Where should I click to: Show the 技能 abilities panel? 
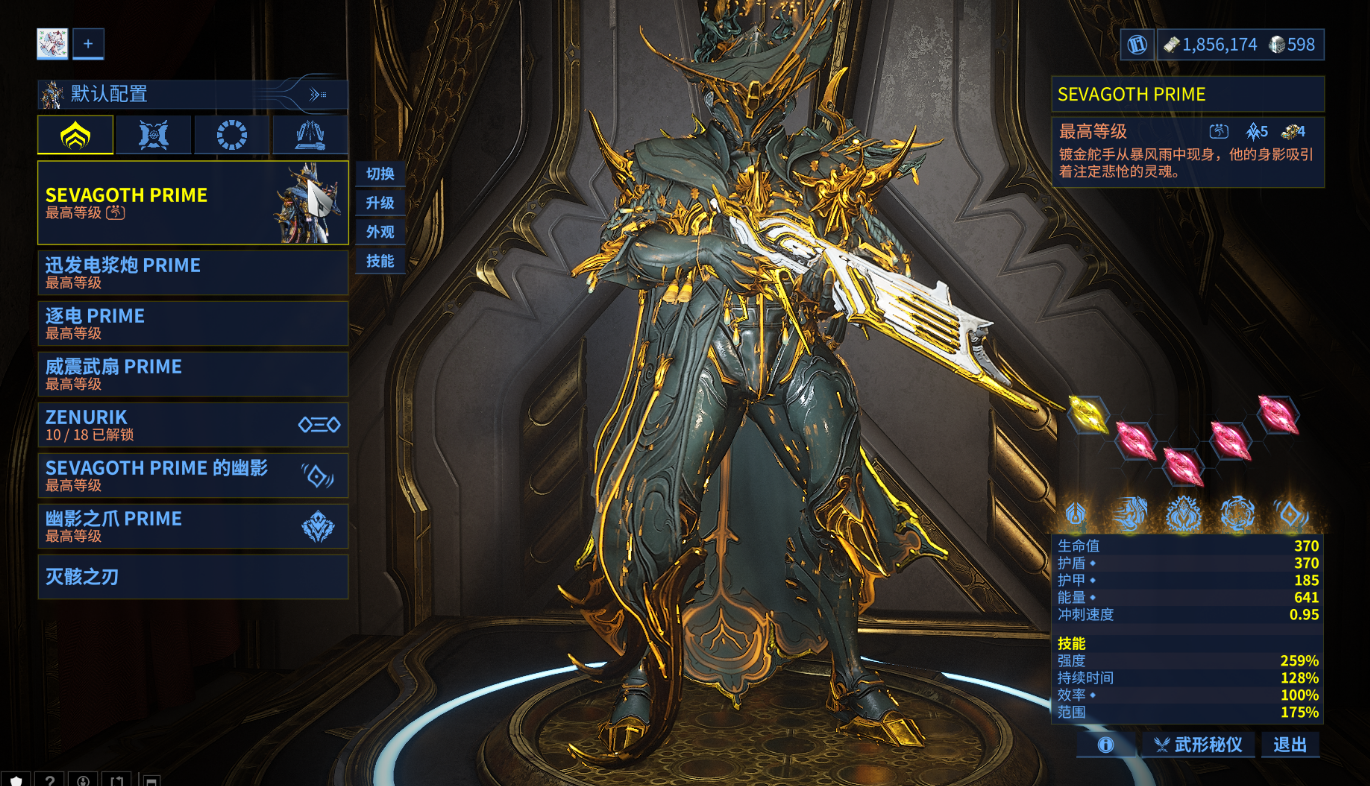(x=380, y=261)
